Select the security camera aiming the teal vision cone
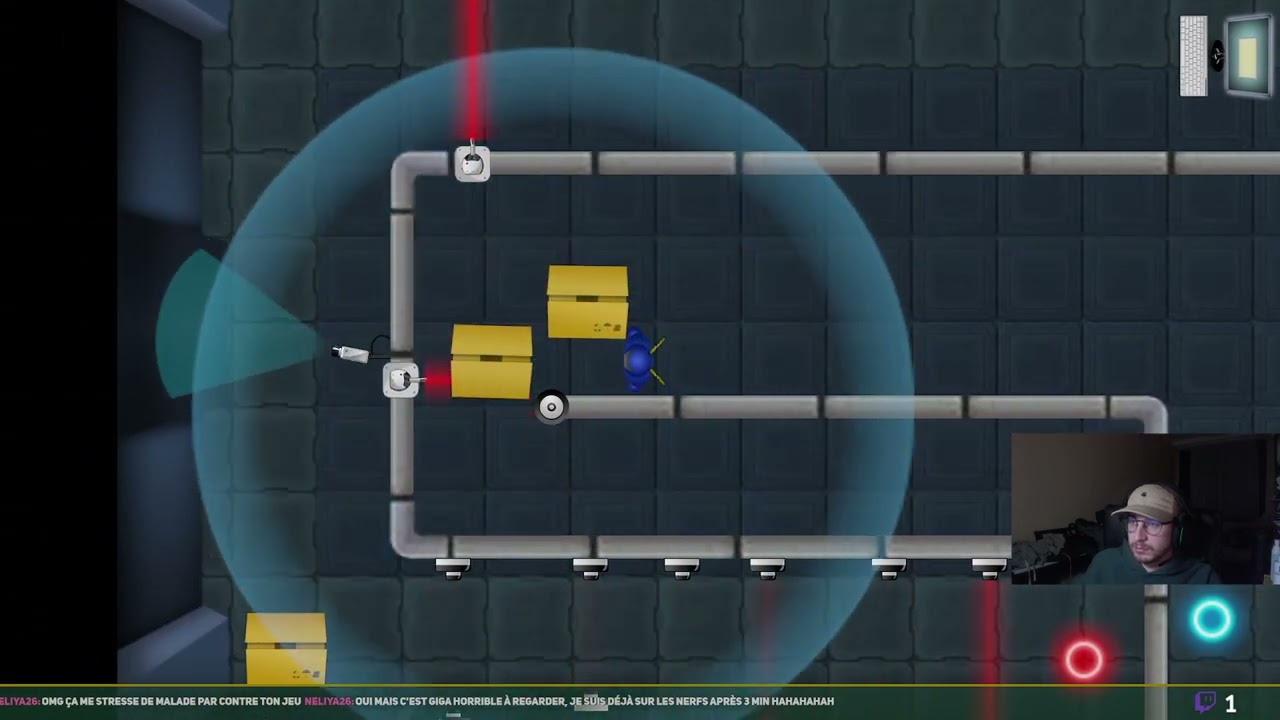The image size is (1280, 720). 348,355
